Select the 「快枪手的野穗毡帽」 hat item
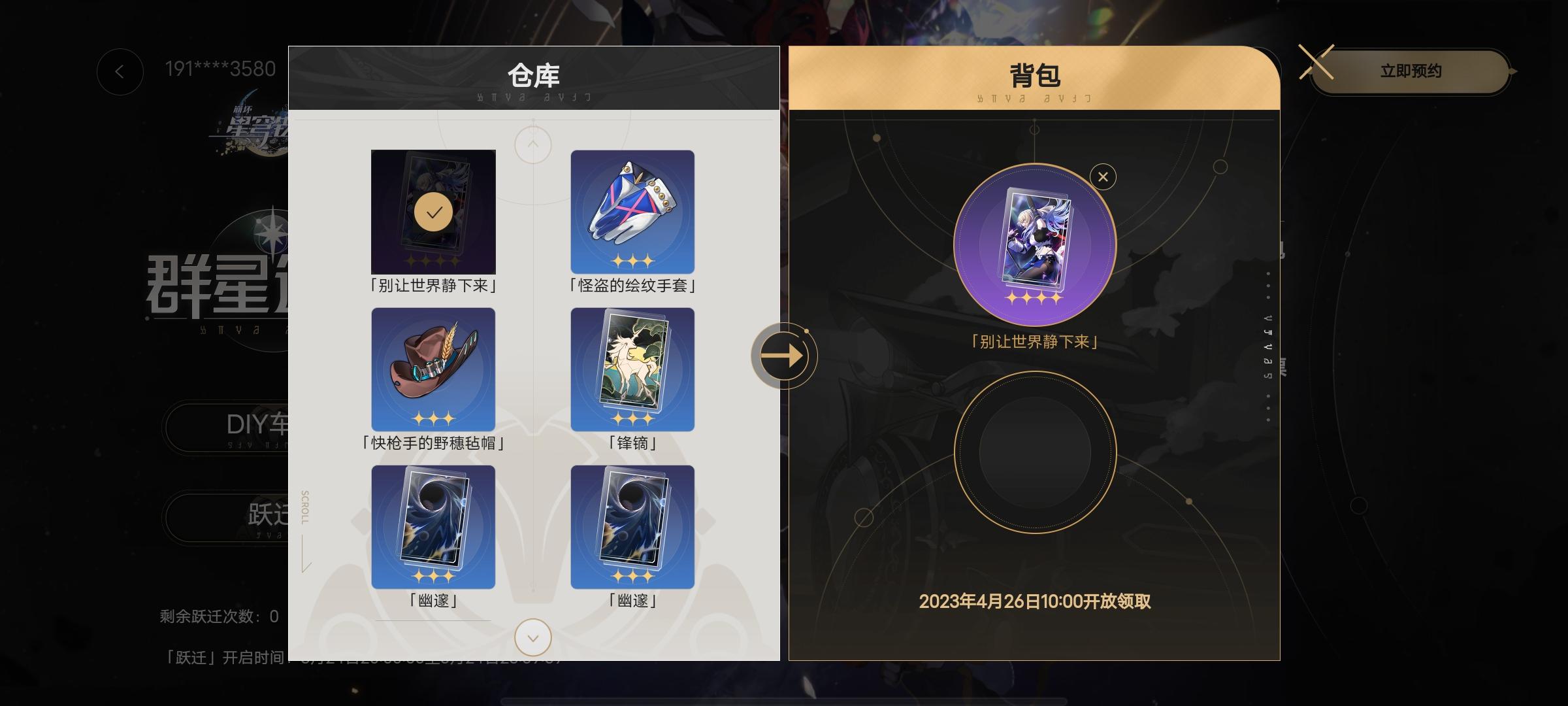The height and width of the screenshot is (706, 1568). (x=433, y=368)
